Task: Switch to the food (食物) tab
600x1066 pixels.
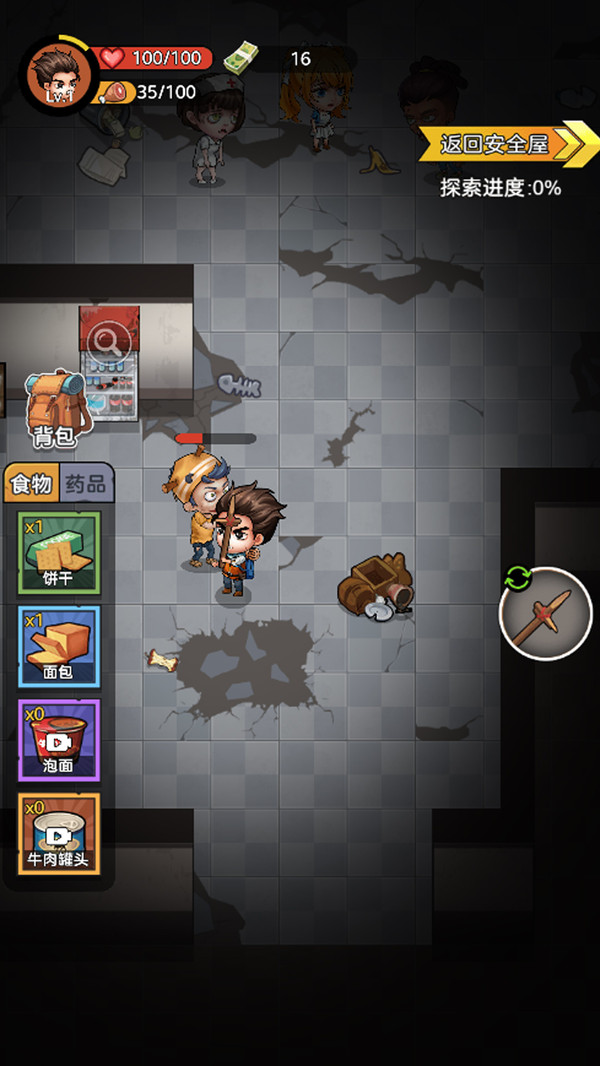Action: click(31, 485)
